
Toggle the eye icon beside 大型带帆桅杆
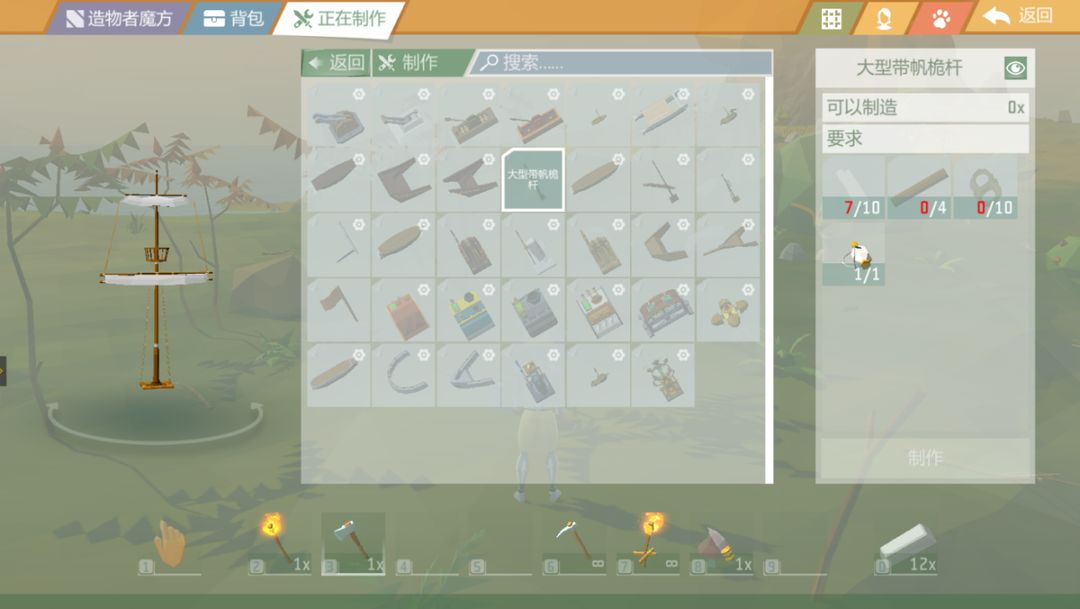pyautogui.click(x=1015, y=68)
